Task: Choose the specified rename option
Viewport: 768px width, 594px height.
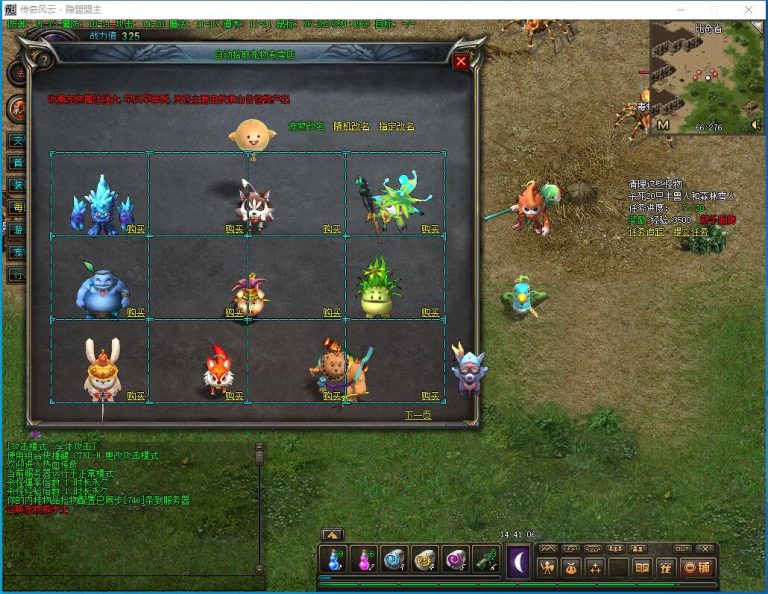Action: (x=396, y=127)
